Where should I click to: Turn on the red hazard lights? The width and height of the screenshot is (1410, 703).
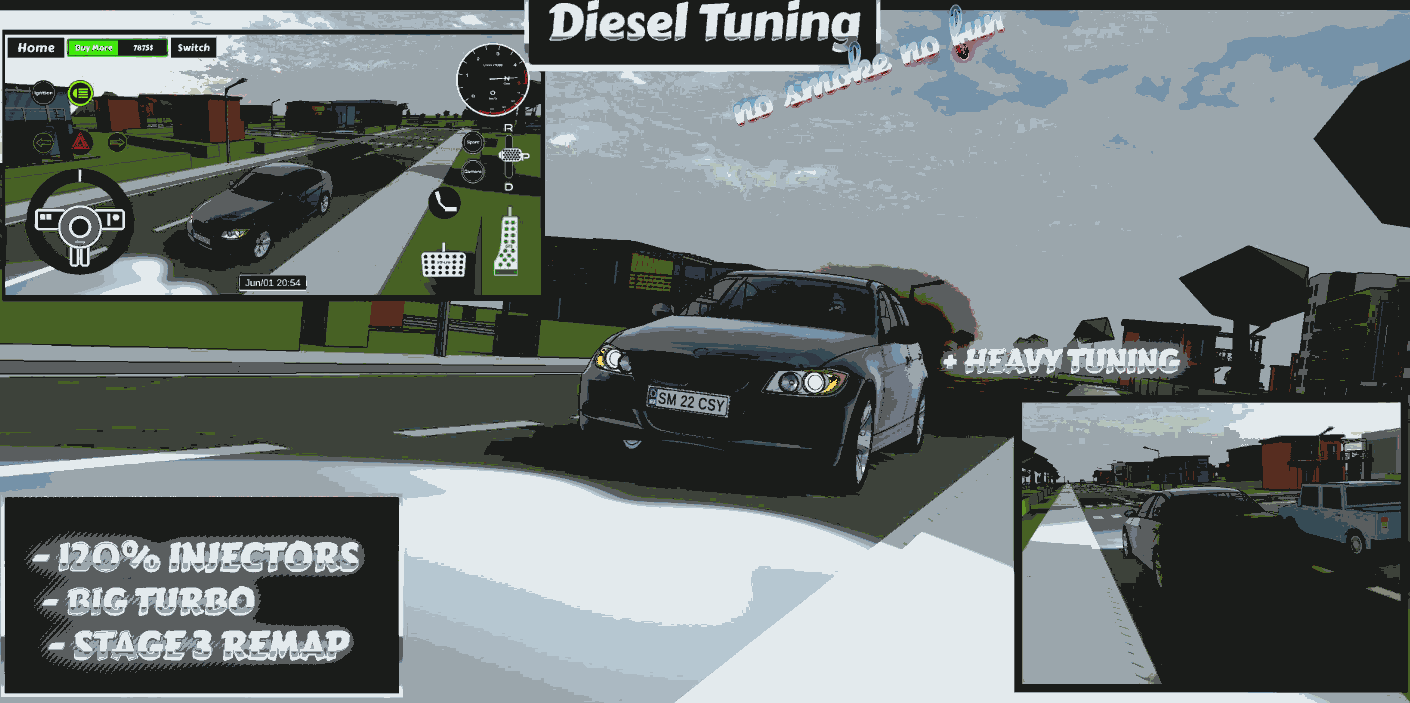point(80,143)
